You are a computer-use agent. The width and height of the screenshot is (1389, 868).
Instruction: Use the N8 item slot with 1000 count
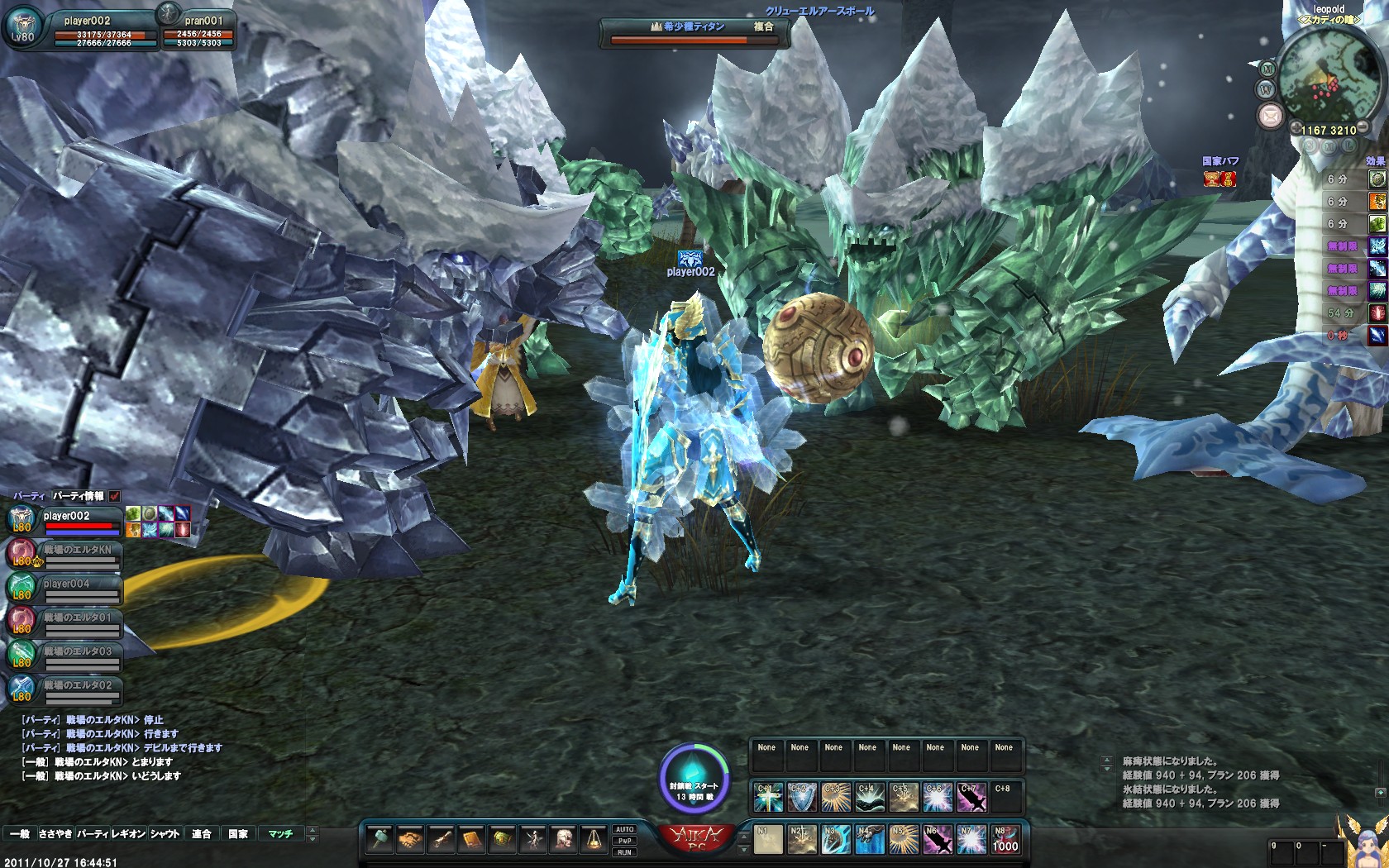coord(1005,840)
